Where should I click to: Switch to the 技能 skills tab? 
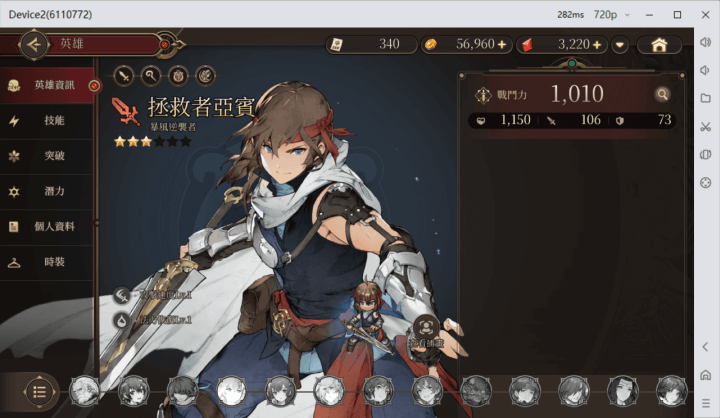(x=54, y=121)
